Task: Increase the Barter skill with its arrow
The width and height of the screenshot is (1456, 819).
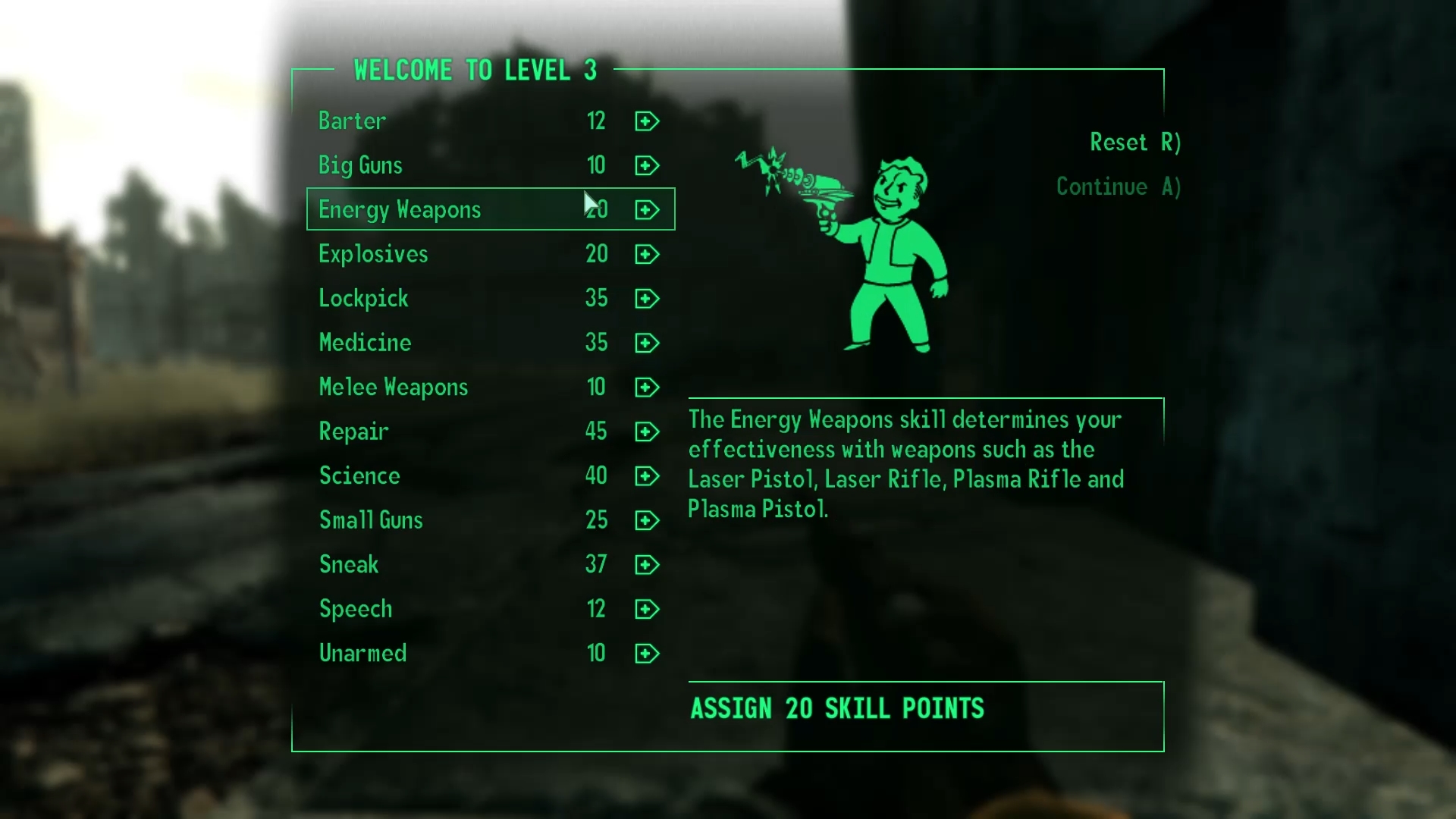Action: tap(647, 121)
